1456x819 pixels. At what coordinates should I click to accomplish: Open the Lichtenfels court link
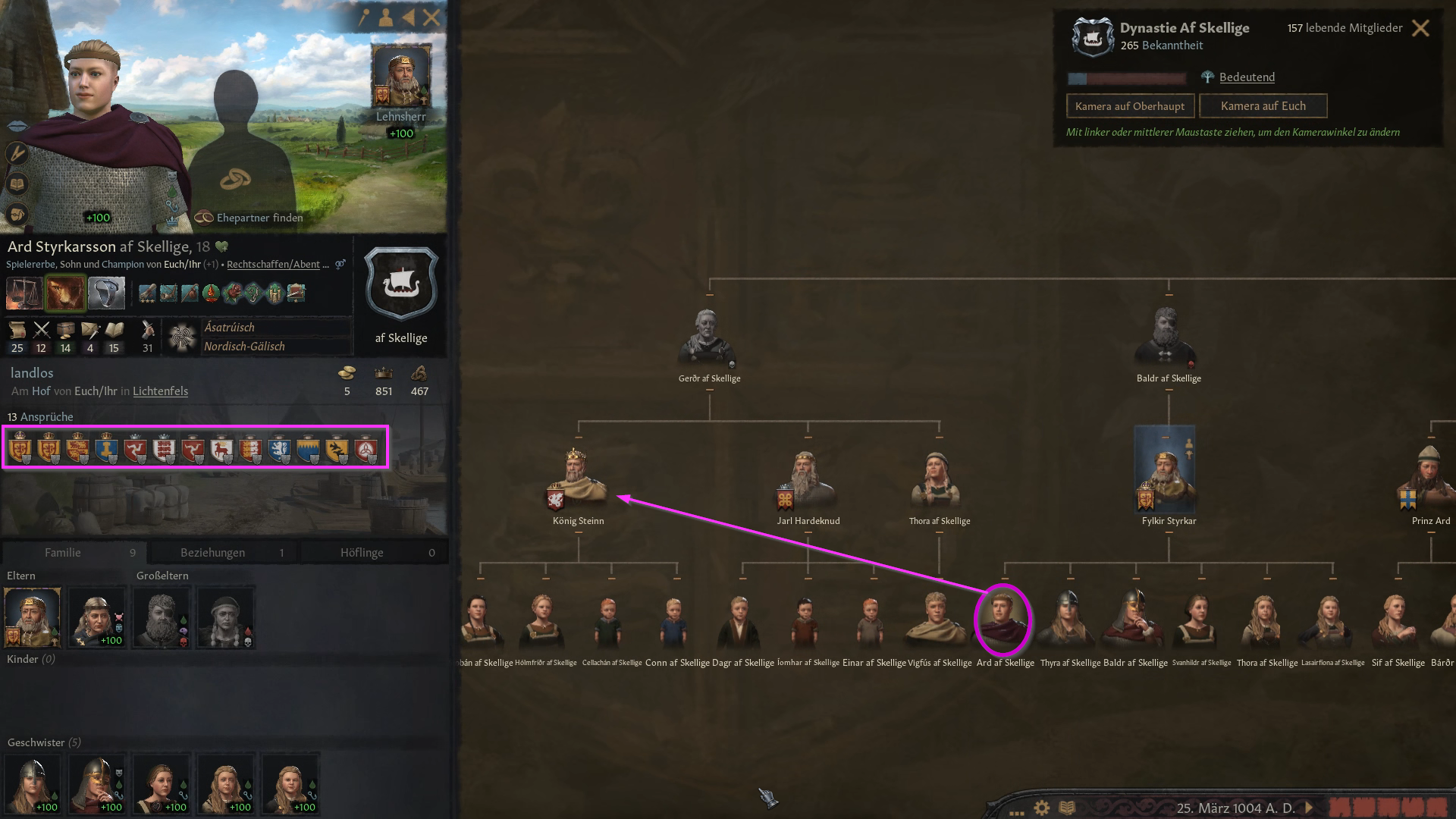tap(160, 391)
